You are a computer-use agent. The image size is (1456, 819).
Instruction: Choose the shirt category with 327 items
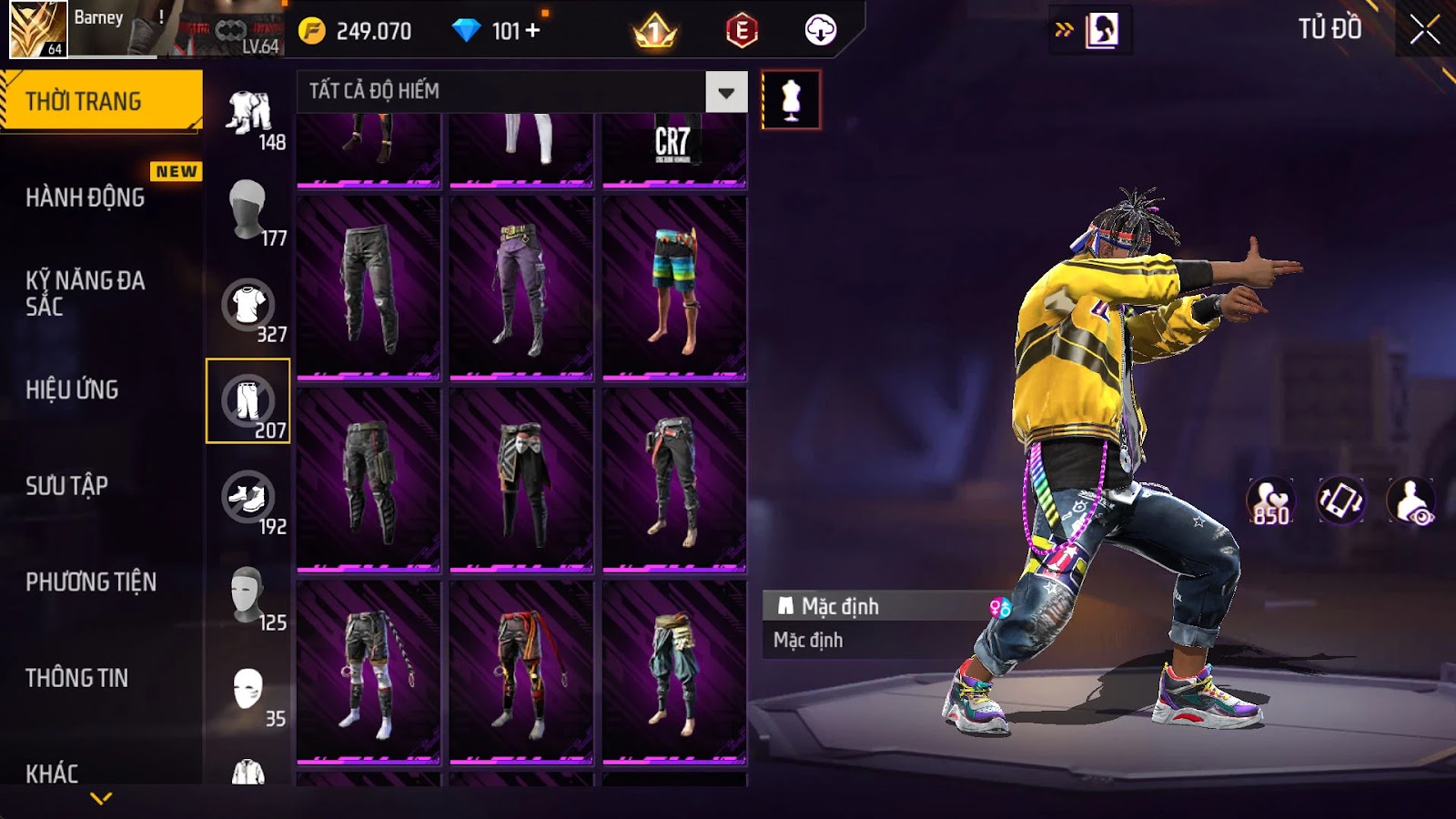click(248, 306)
